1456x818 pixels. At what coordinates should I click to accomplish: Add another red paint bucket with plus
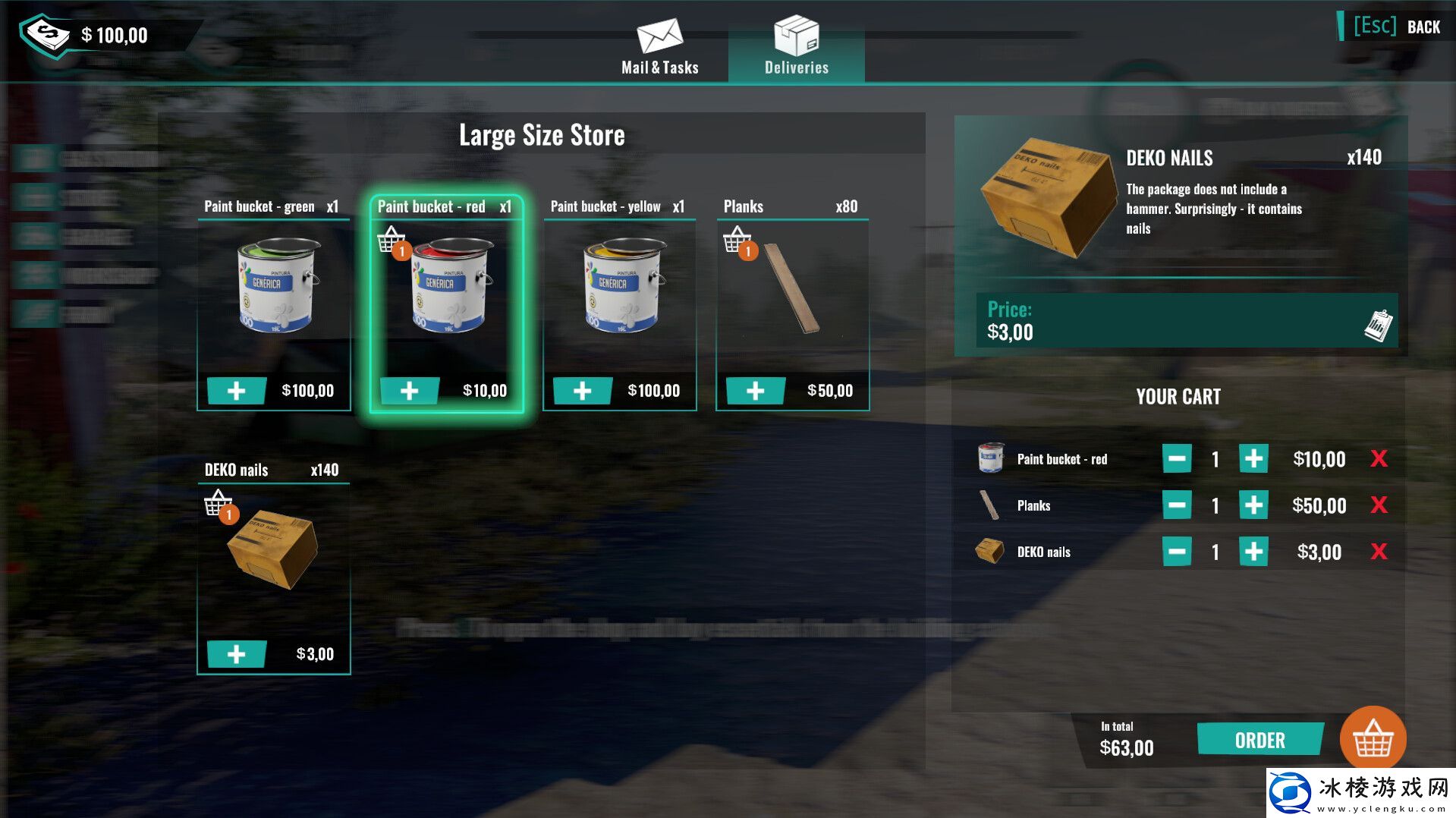click(x=410, y=391)
